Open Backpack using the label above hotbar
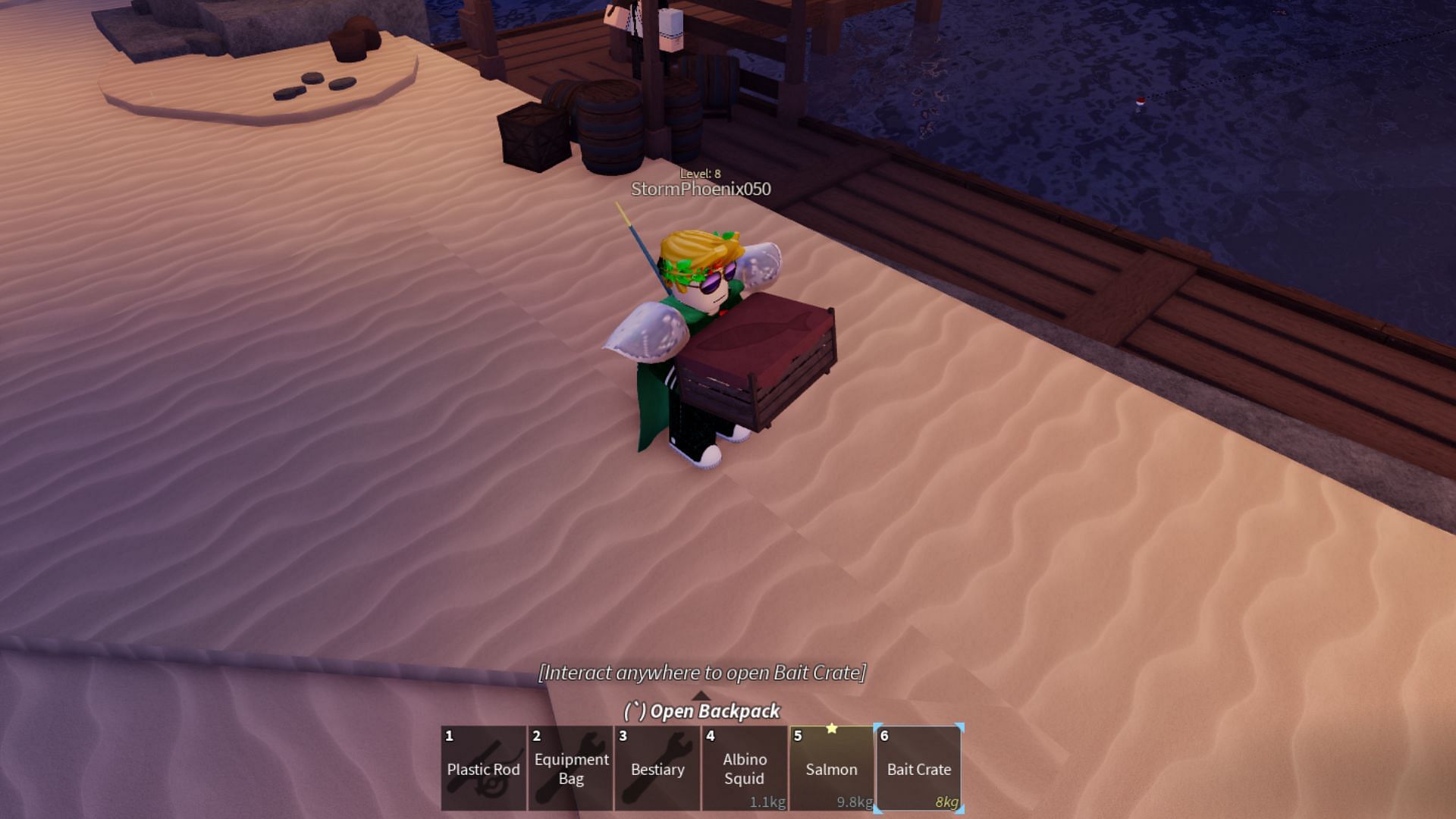This screenshot has height=819, width=1456. tap(701, 711)
